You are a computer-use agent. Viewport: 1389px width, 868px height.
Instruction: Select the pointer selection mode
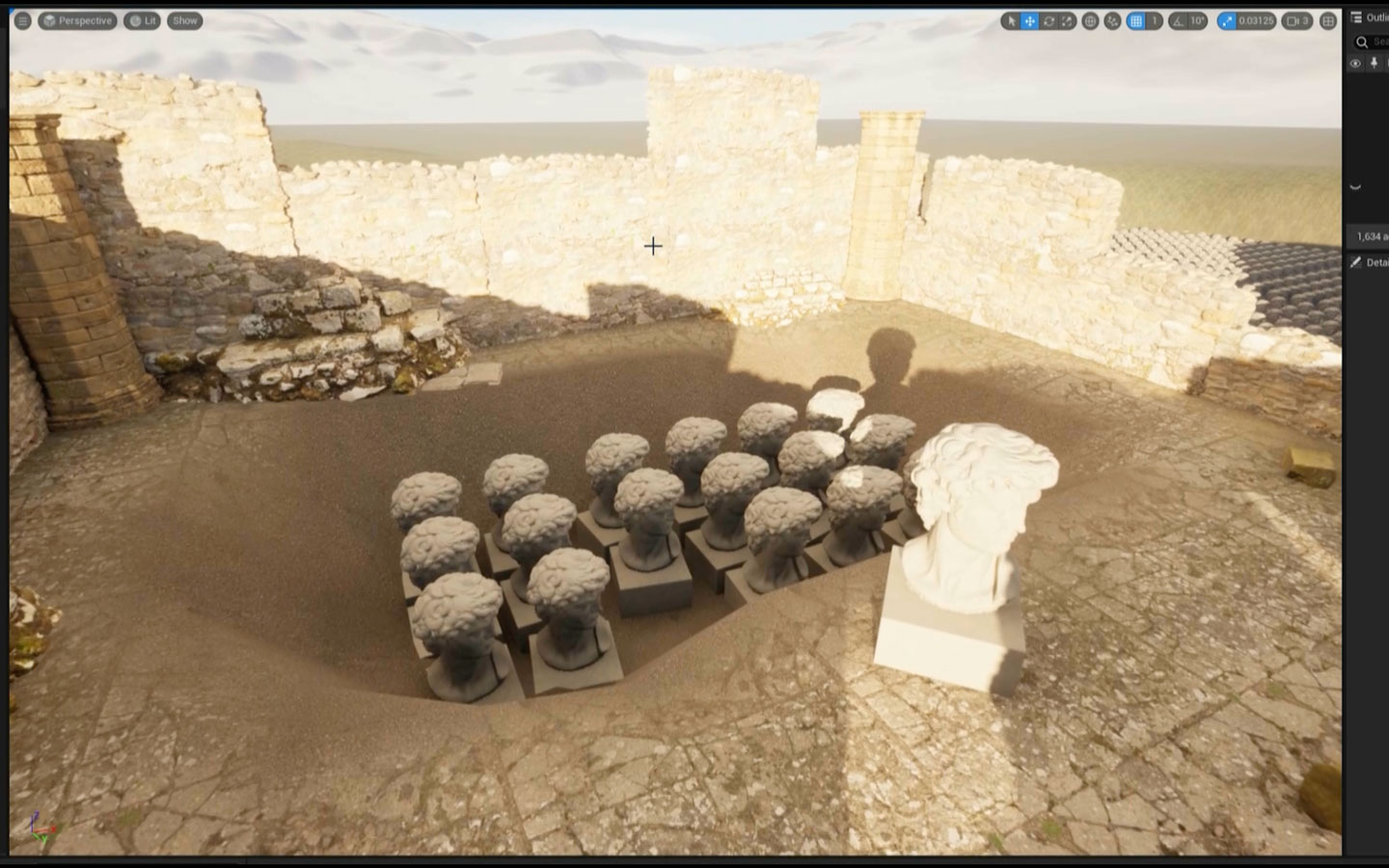[1011, 20]
